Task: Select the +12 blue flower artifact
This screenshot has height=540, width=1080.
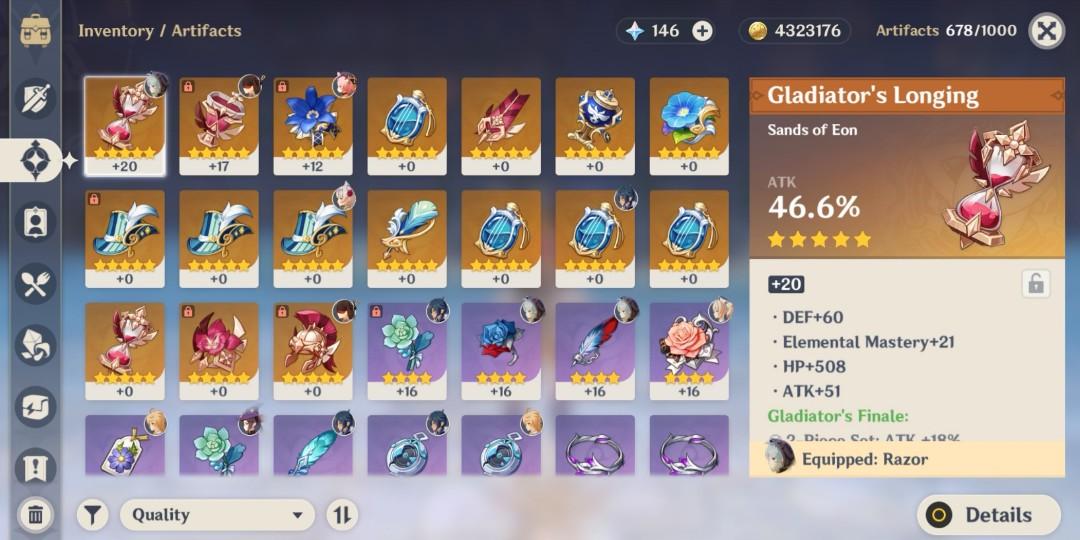Action: [313, 125]
